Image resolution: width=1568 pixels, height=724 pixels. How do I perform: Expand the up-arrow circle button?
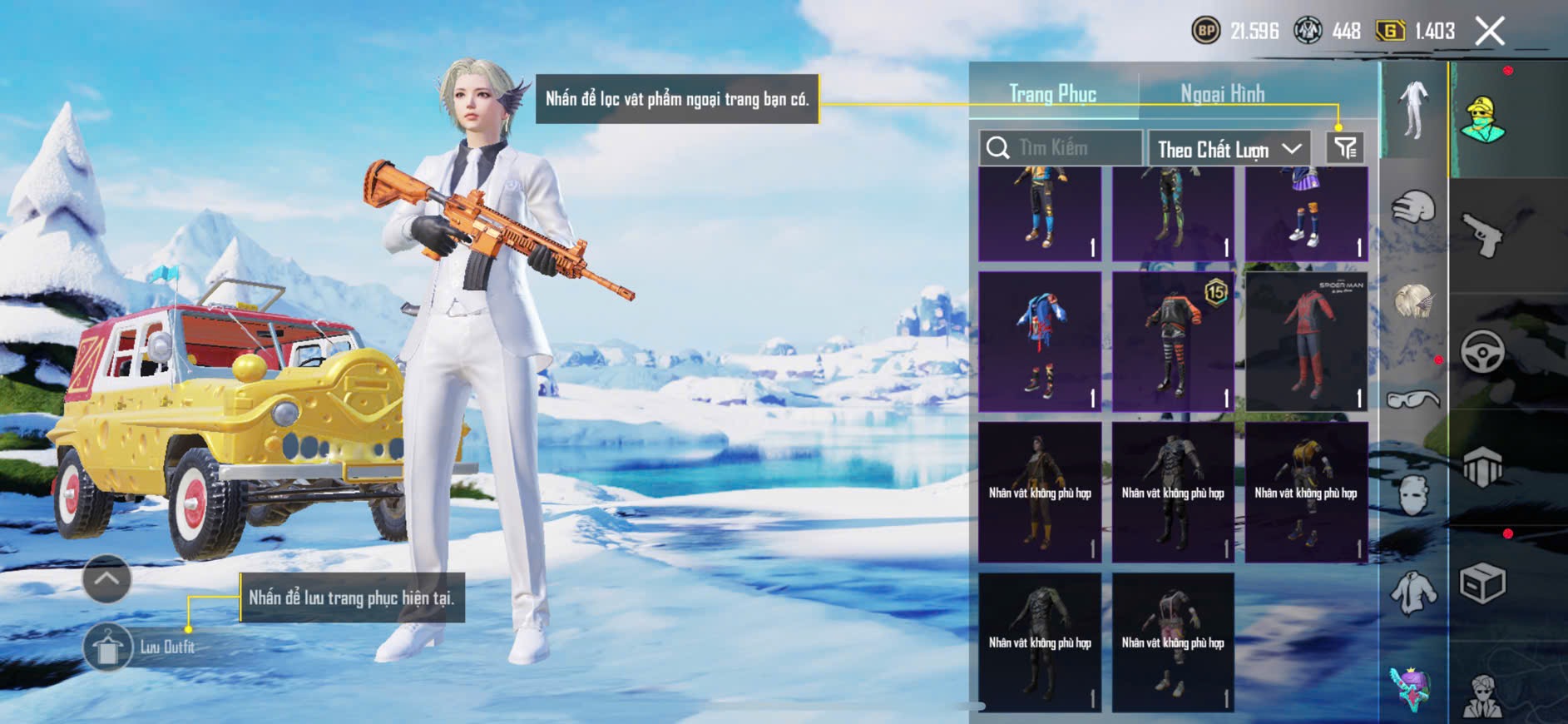click(x=106, y=578)
